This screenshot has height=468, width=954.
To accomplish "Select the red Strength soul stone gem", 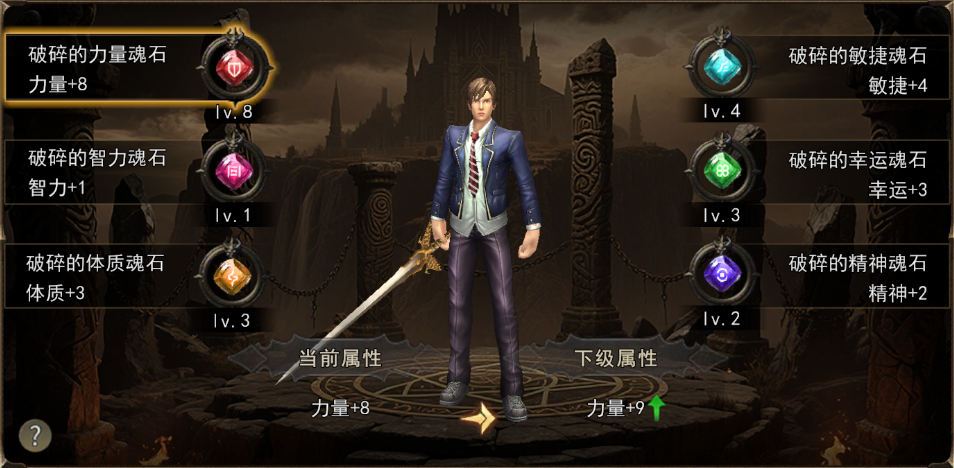I will [232, 68].
